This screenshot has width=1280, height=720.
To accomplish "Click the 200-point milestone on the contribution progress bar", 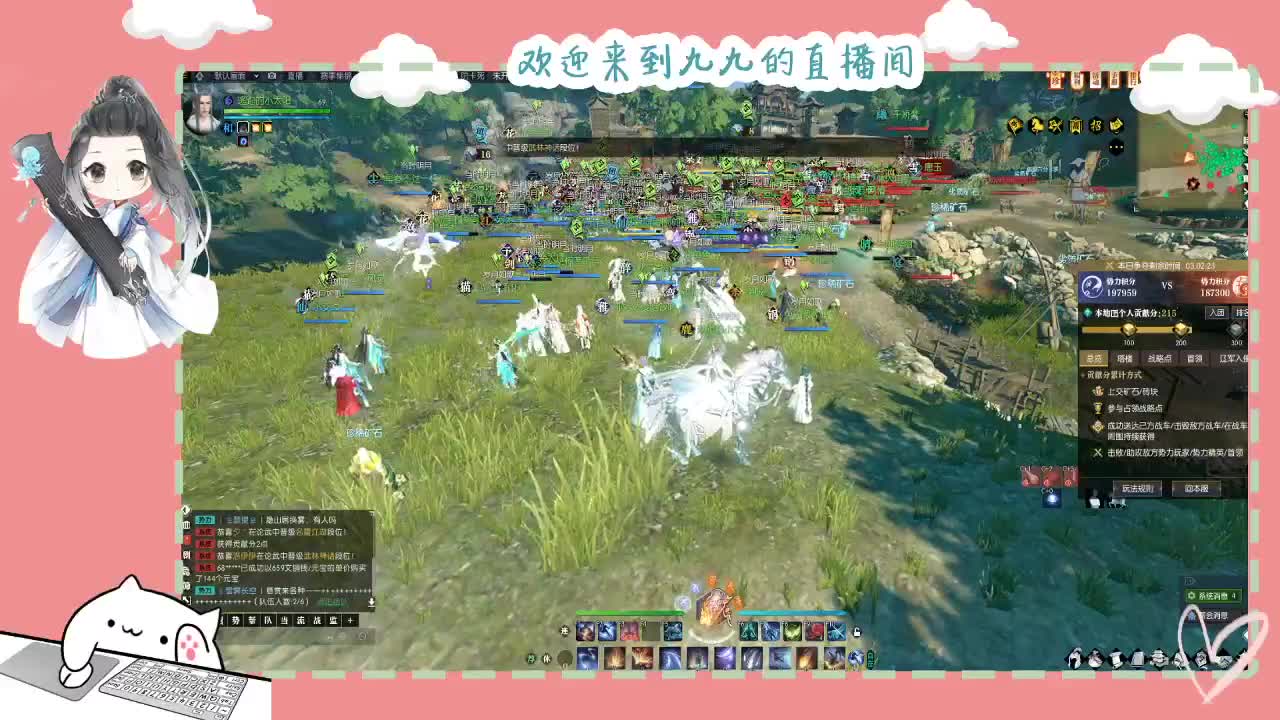I will click(1181, 331).
